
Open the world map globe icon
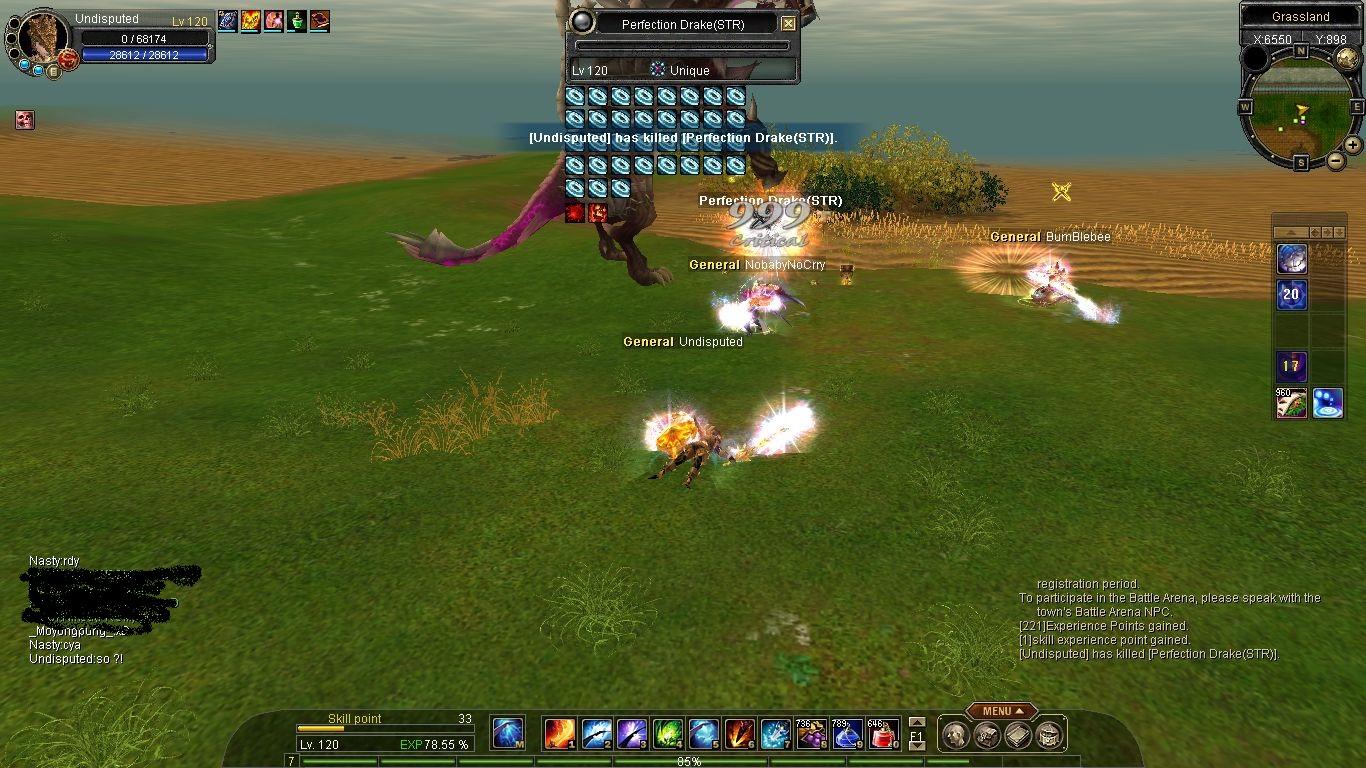point(1347,59)
